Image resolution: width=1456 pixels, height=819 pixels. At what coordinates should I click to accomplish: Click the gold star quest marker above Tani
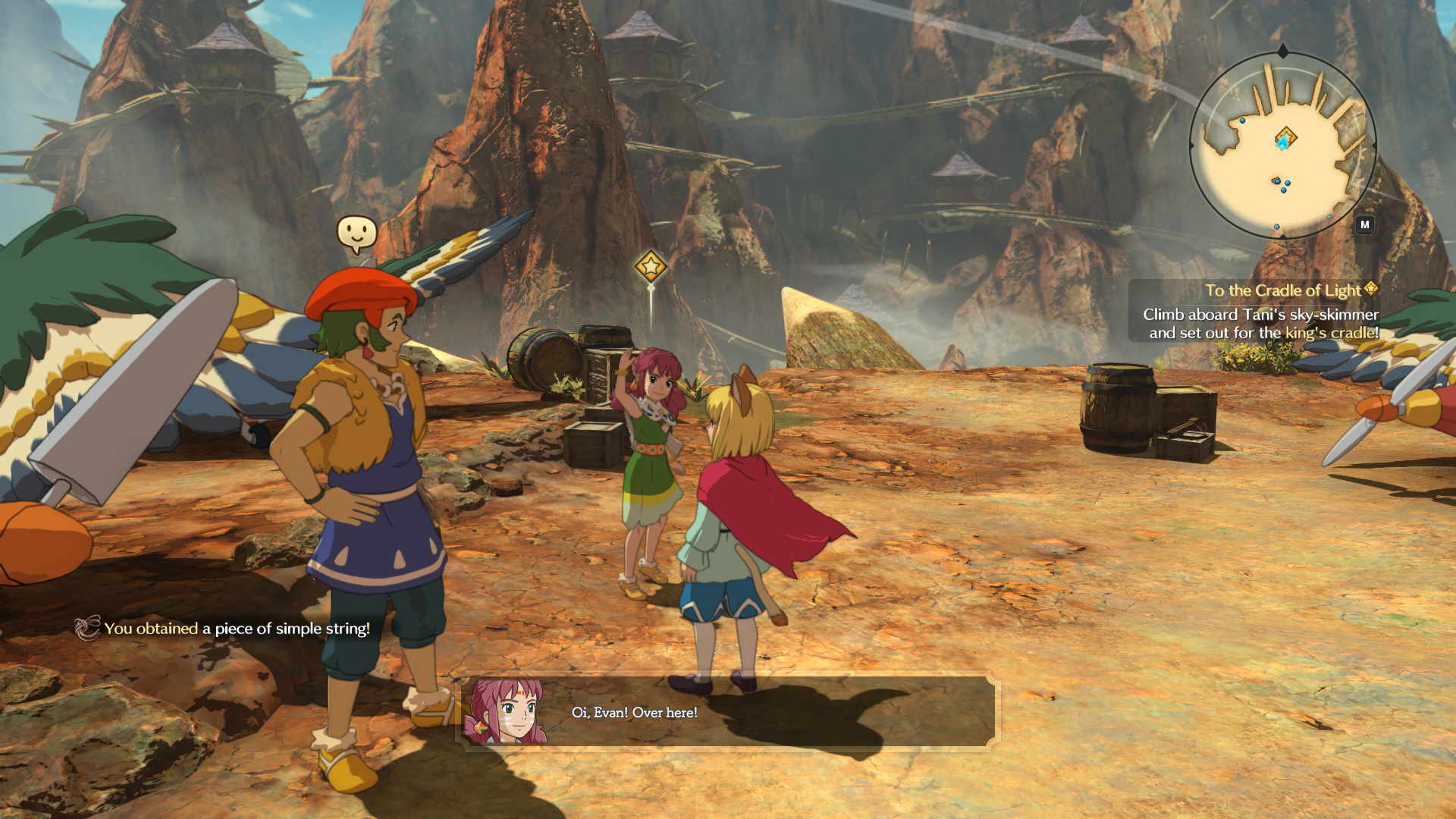(x=650, y=266)
